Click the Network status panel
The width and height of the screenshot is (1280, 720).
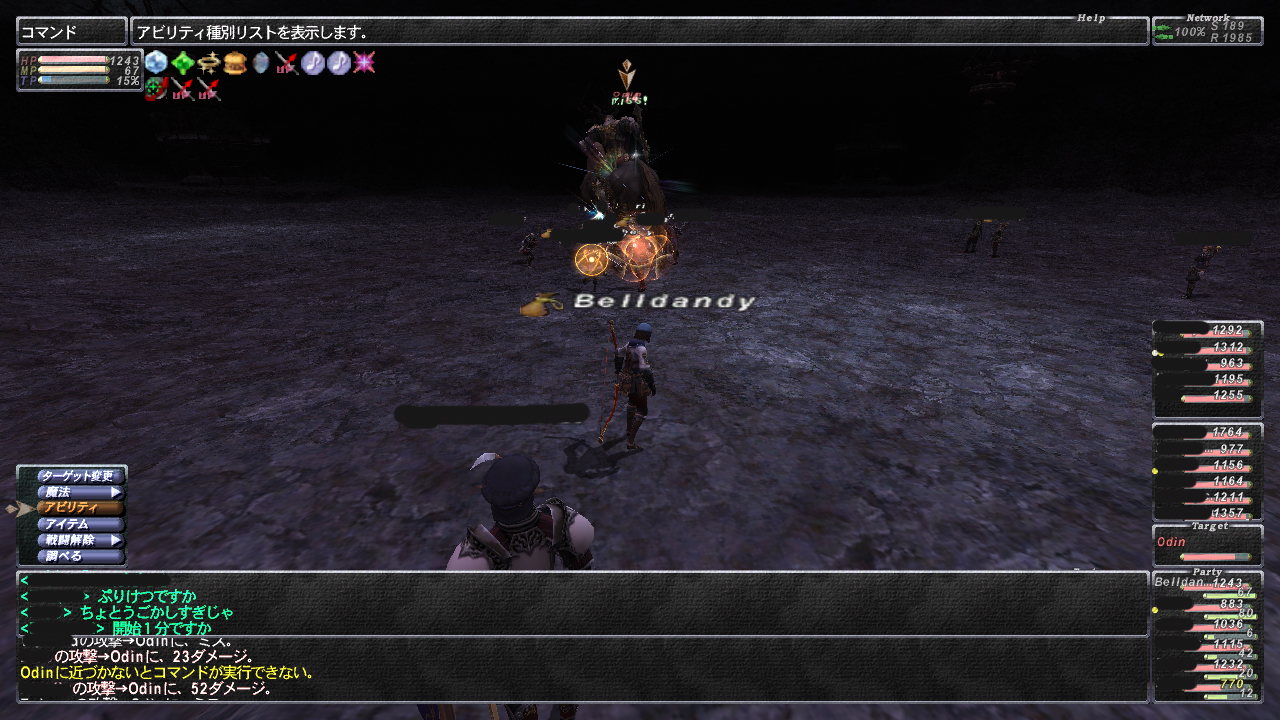pos(1207,31)
